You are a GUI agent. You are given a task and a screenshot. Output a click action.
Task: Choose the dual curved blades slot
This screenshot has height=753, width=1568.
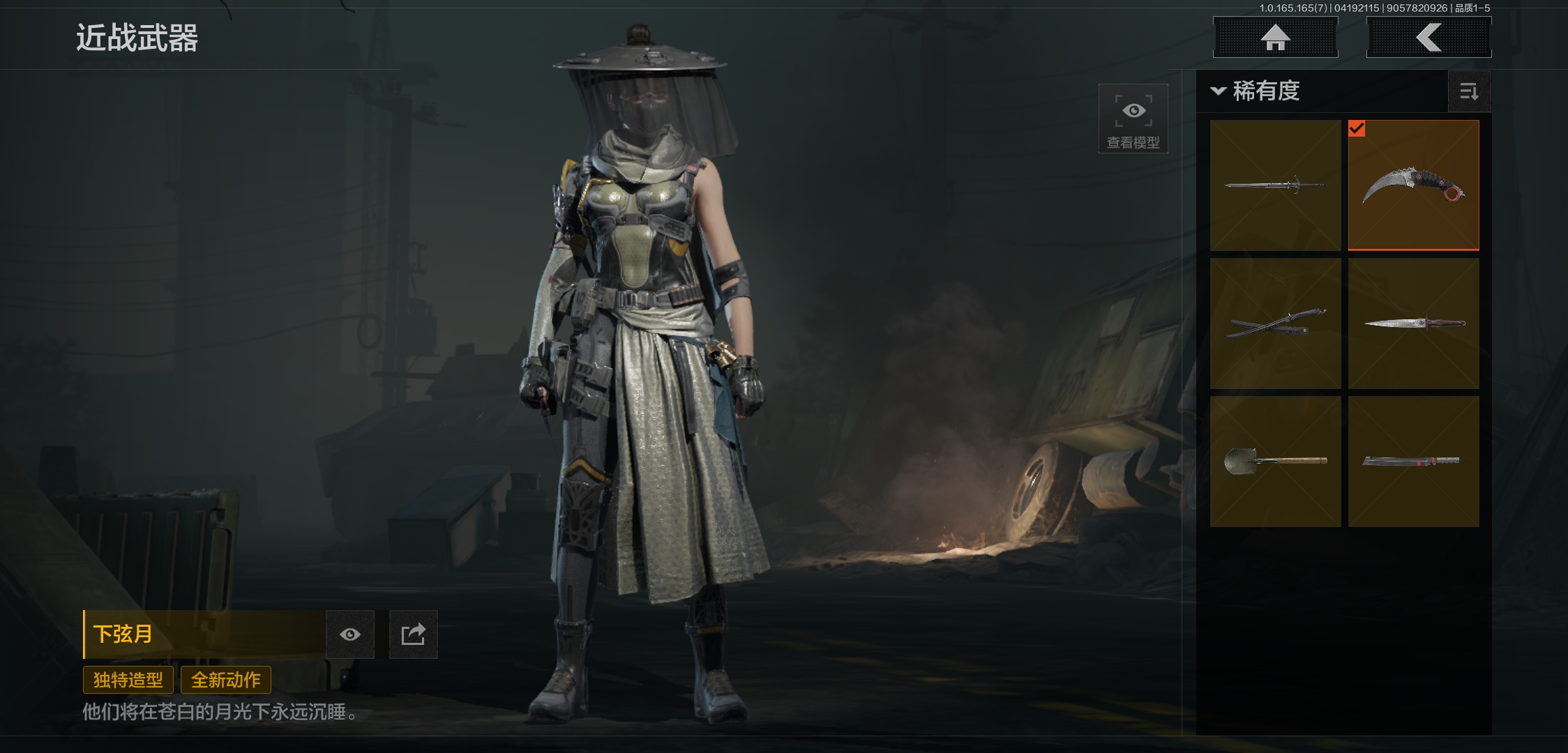1275,324
